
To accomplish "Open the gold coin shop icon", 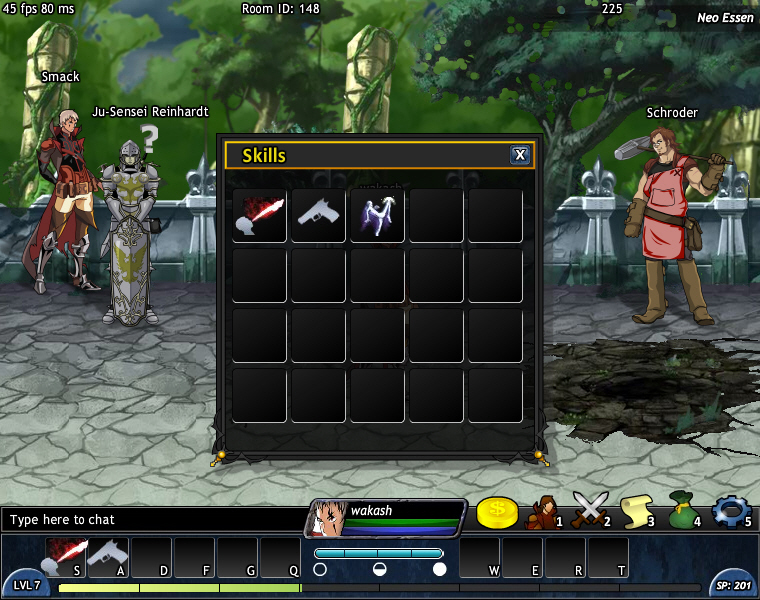I will pos(496,512).
